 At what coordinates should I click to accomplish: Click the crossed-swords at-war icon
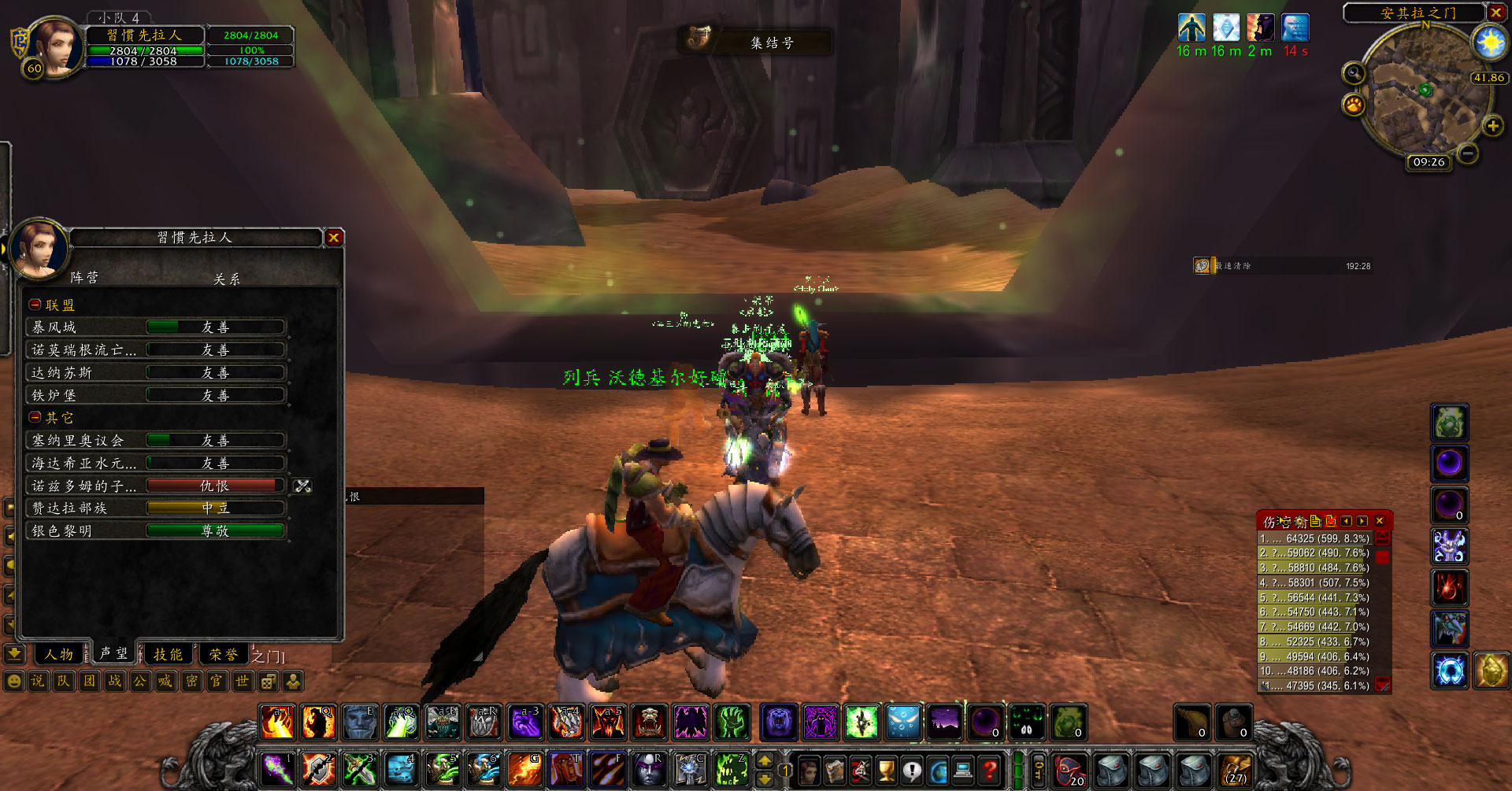tap(303, 486)
